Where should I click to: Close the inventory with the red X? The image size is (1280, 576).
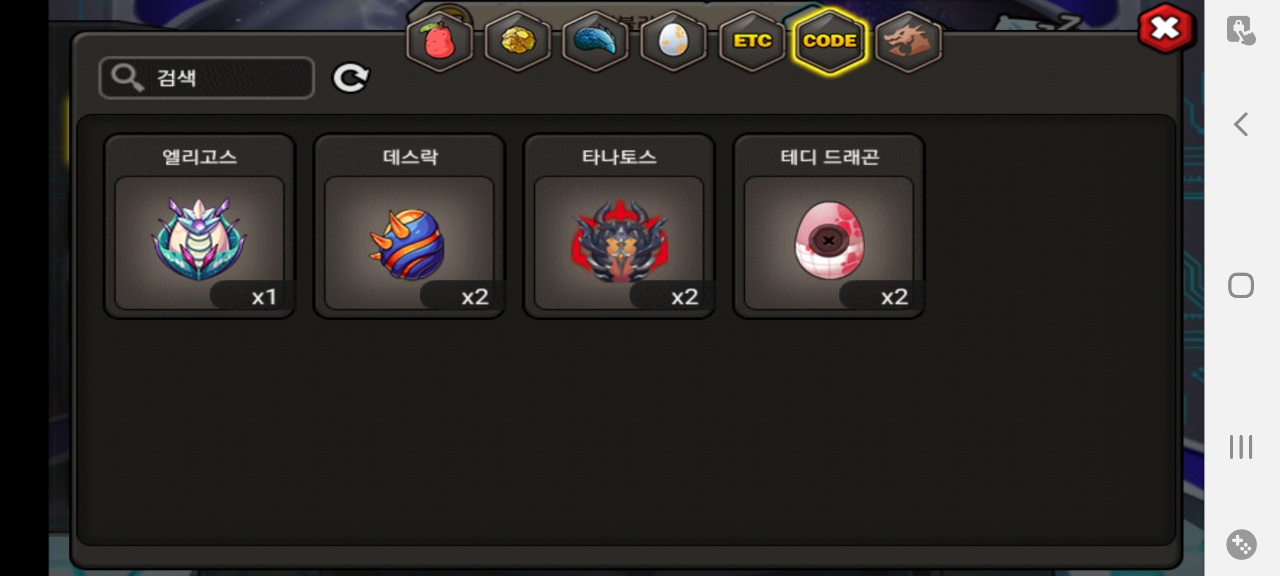click(1165, 29)
